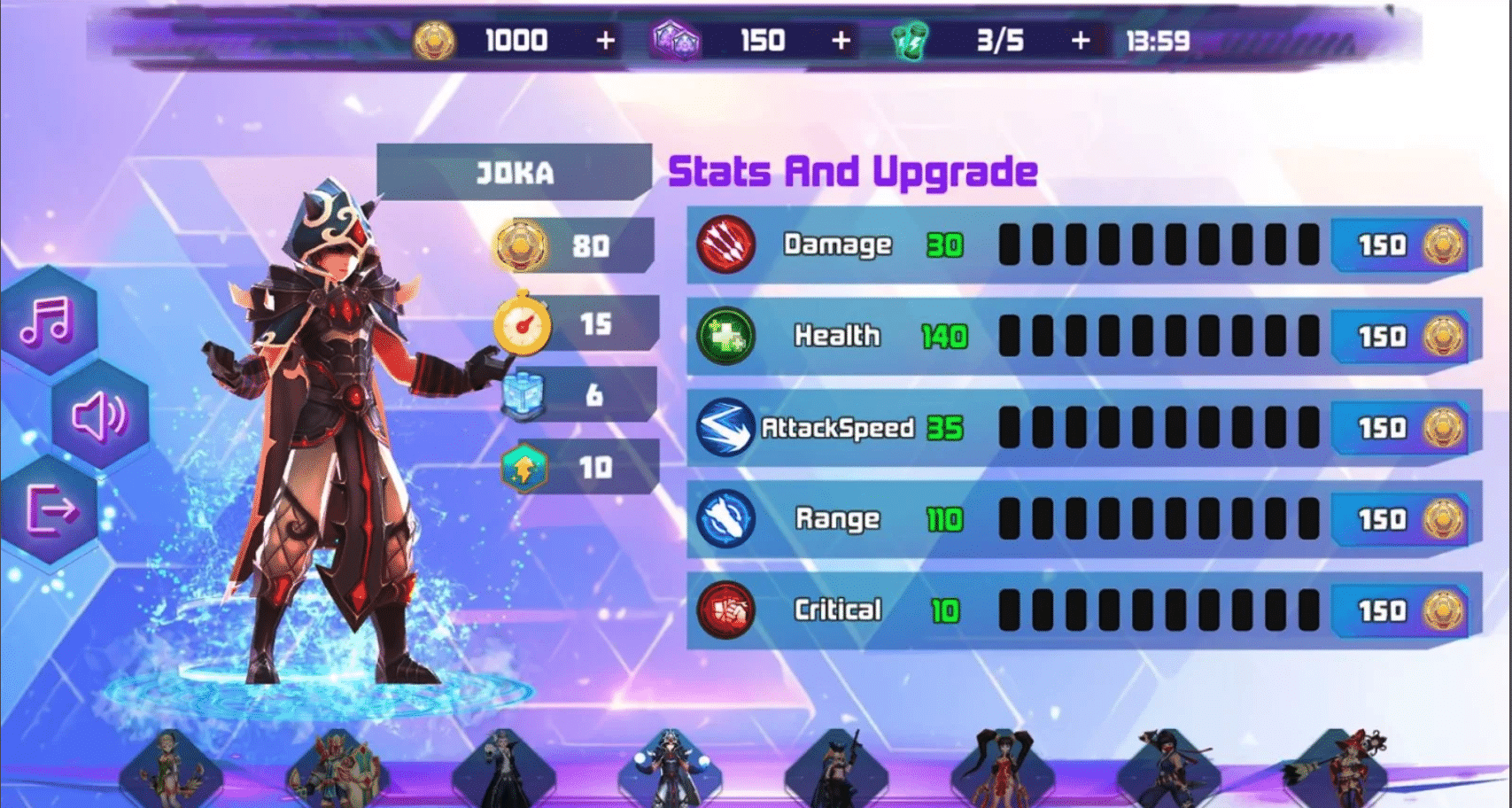Refill energy with the plus button
Viewport: 1512px width, 808px height.
point(1081,41)
